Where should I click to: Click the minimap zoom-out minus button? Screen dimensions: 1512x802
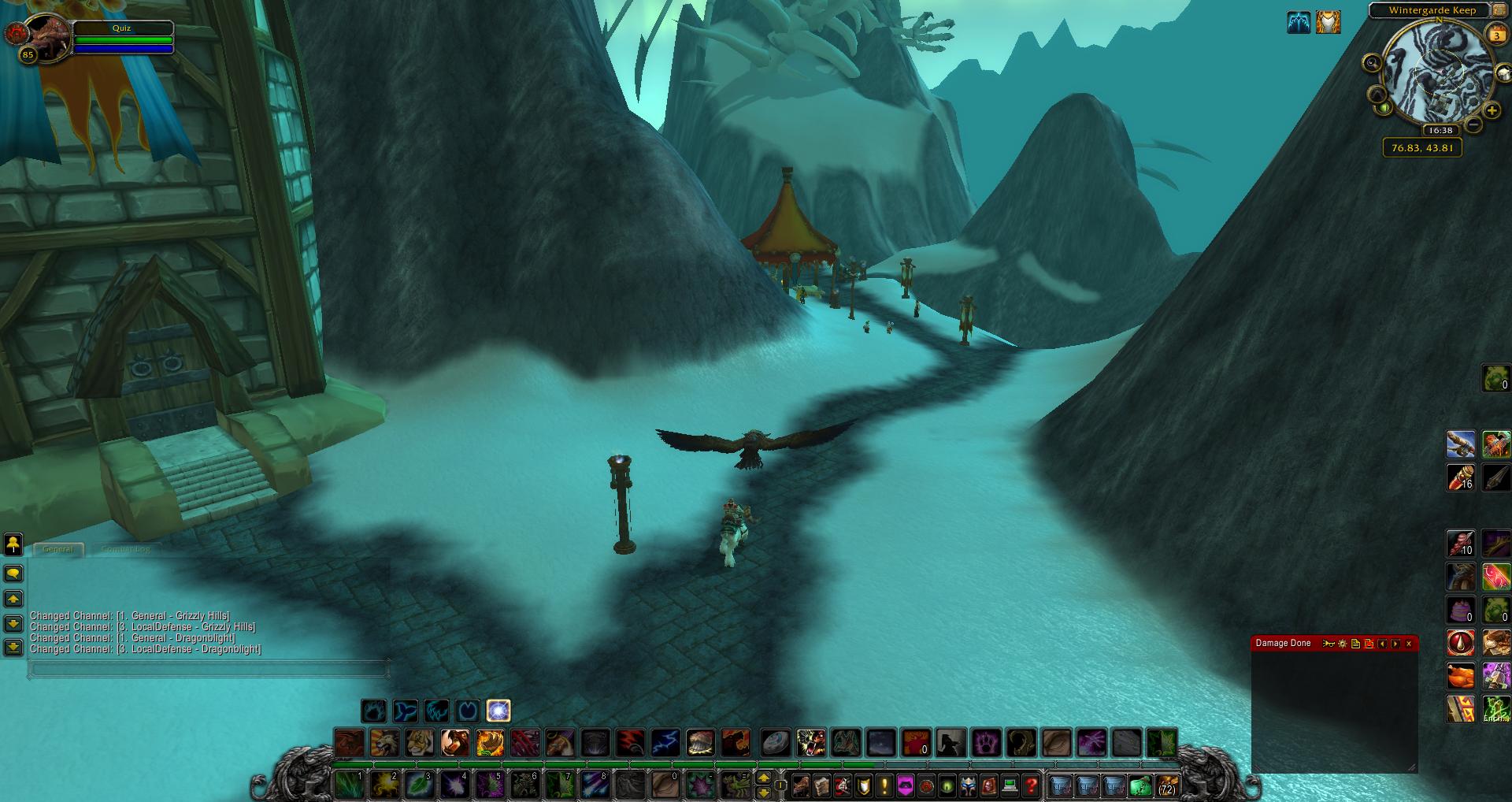pos(1473,124)
